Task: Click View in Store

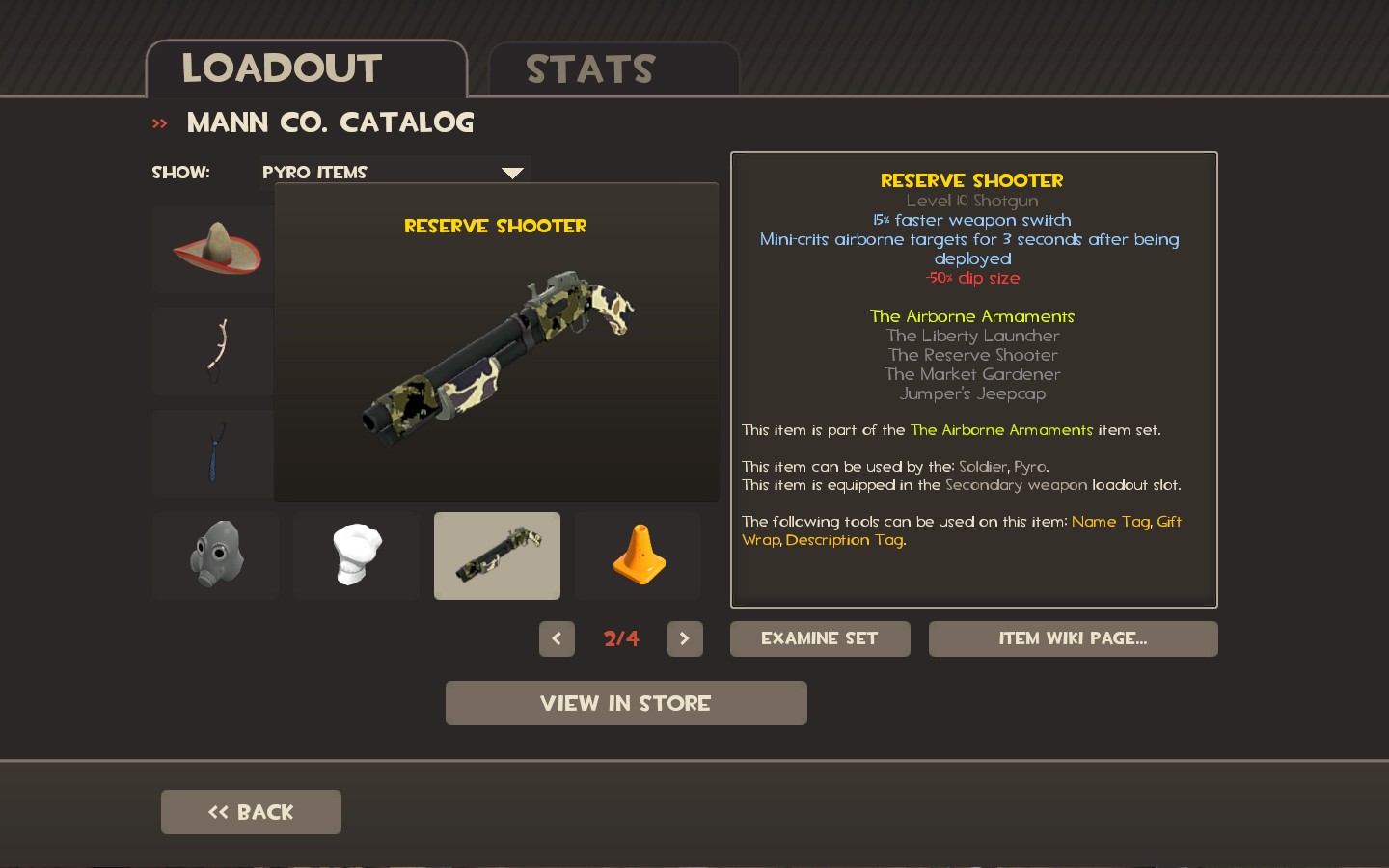Action: [x=625, y=703]
